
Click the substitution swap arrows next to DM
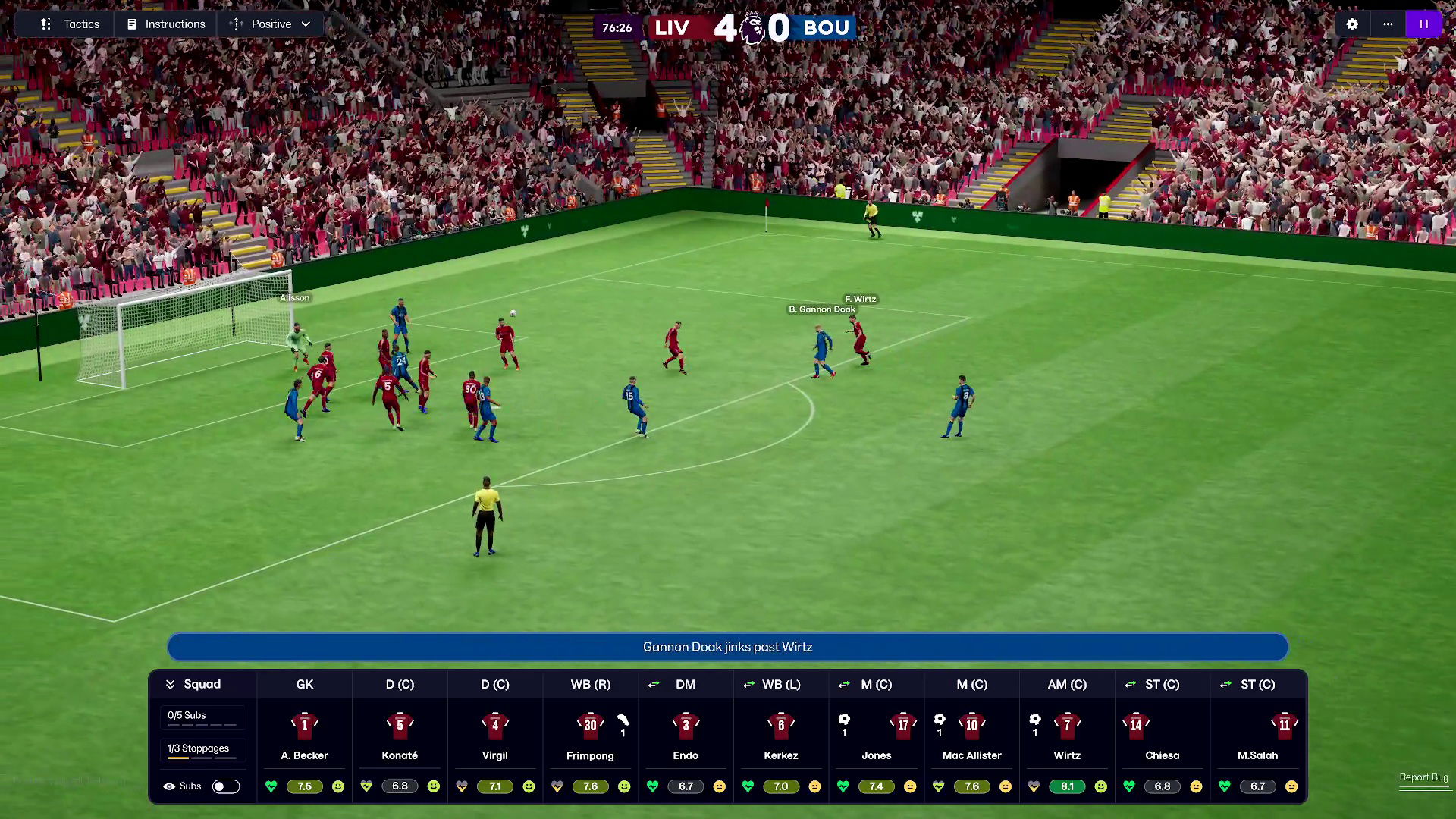654,685
